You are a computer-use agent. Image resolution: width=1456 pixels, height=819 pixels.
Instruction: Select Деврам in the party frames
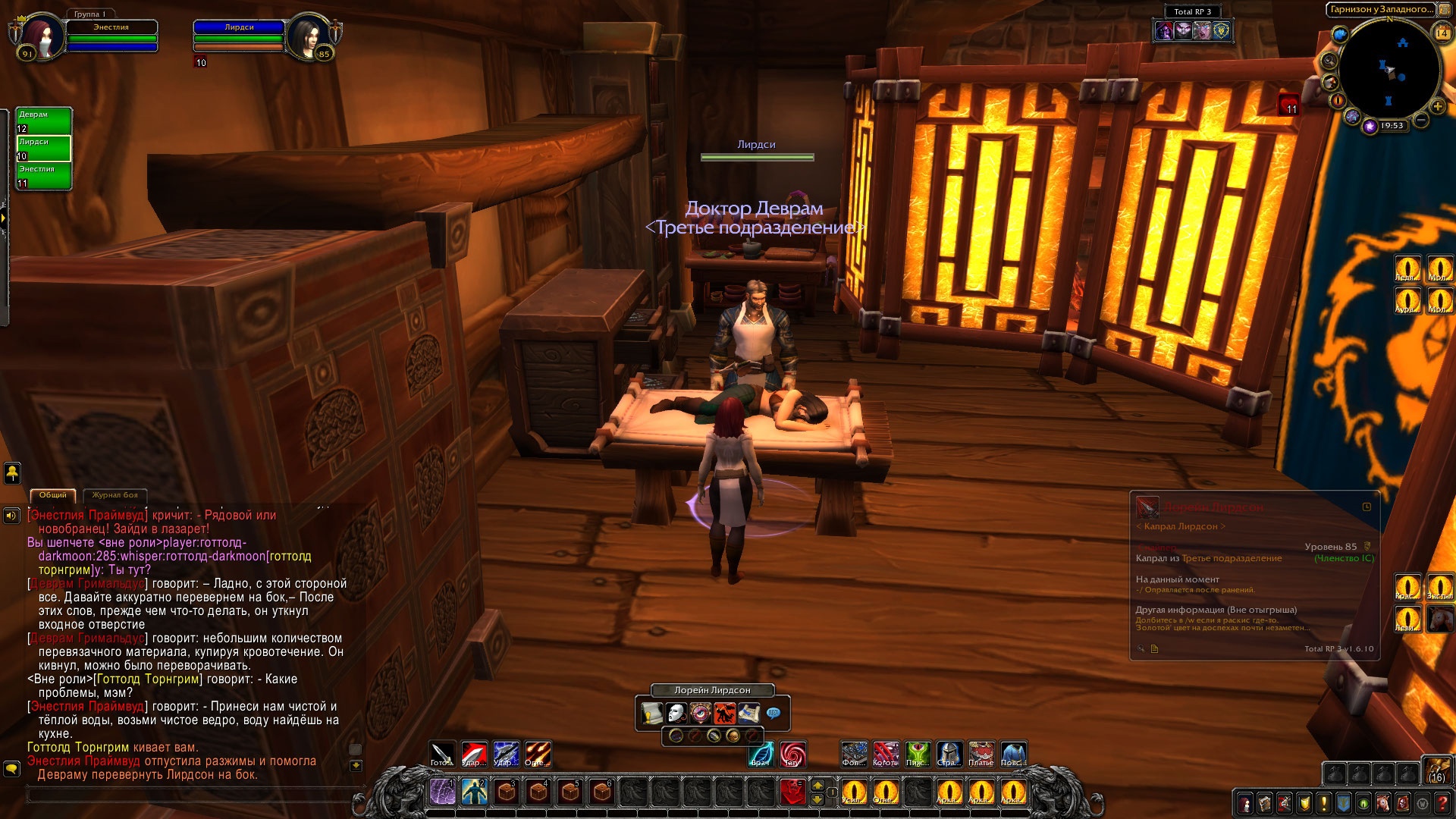coord(44,121)
